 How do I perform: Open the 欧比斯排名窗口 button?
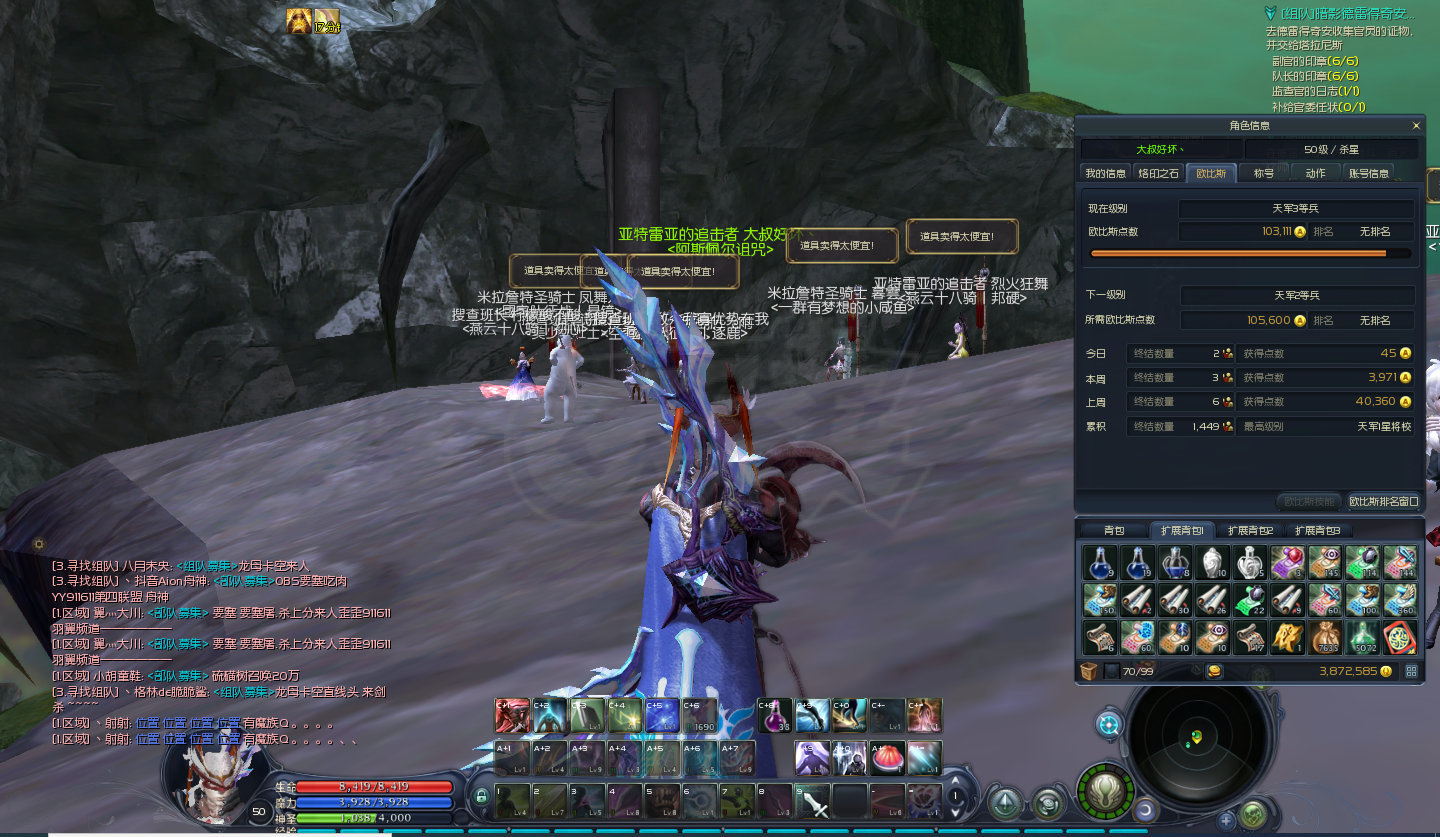1383,501
